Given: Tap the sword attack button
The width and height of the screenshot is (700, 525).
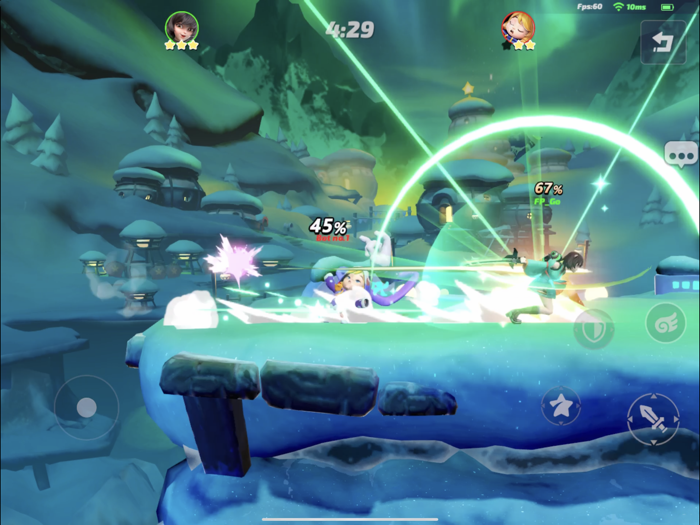Looking at the screenshot, I should click(x=652, y=419).
